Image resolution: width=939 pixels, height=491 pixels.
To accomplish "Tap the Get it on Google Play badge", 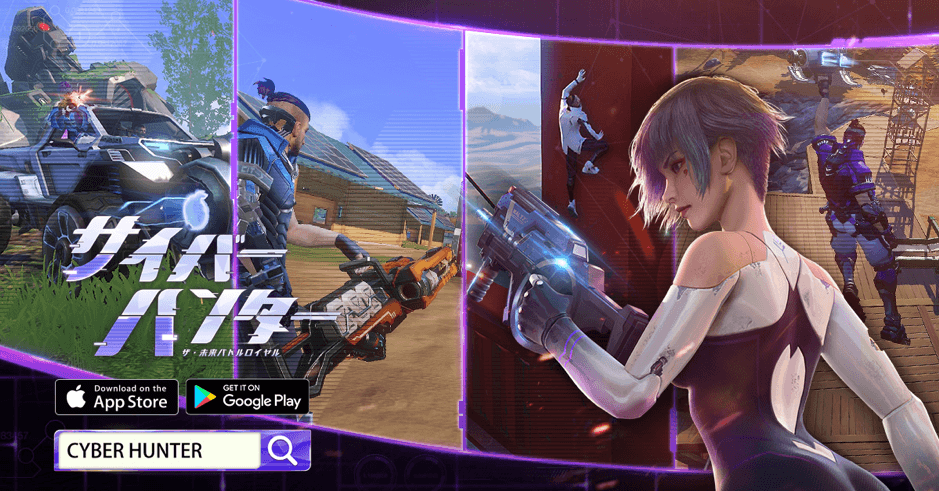I will click(247, 396).
